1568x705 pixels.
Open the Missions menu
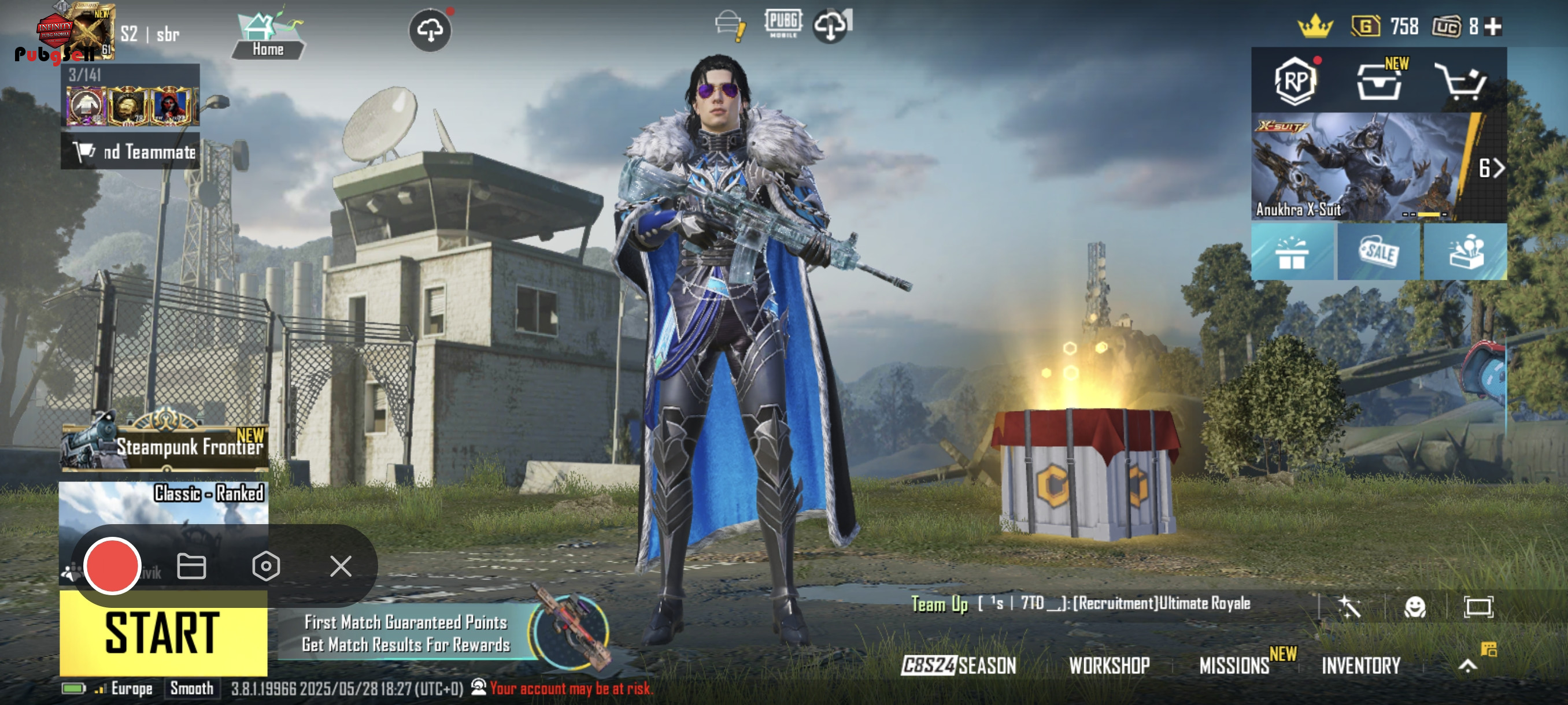[1234, 666]
